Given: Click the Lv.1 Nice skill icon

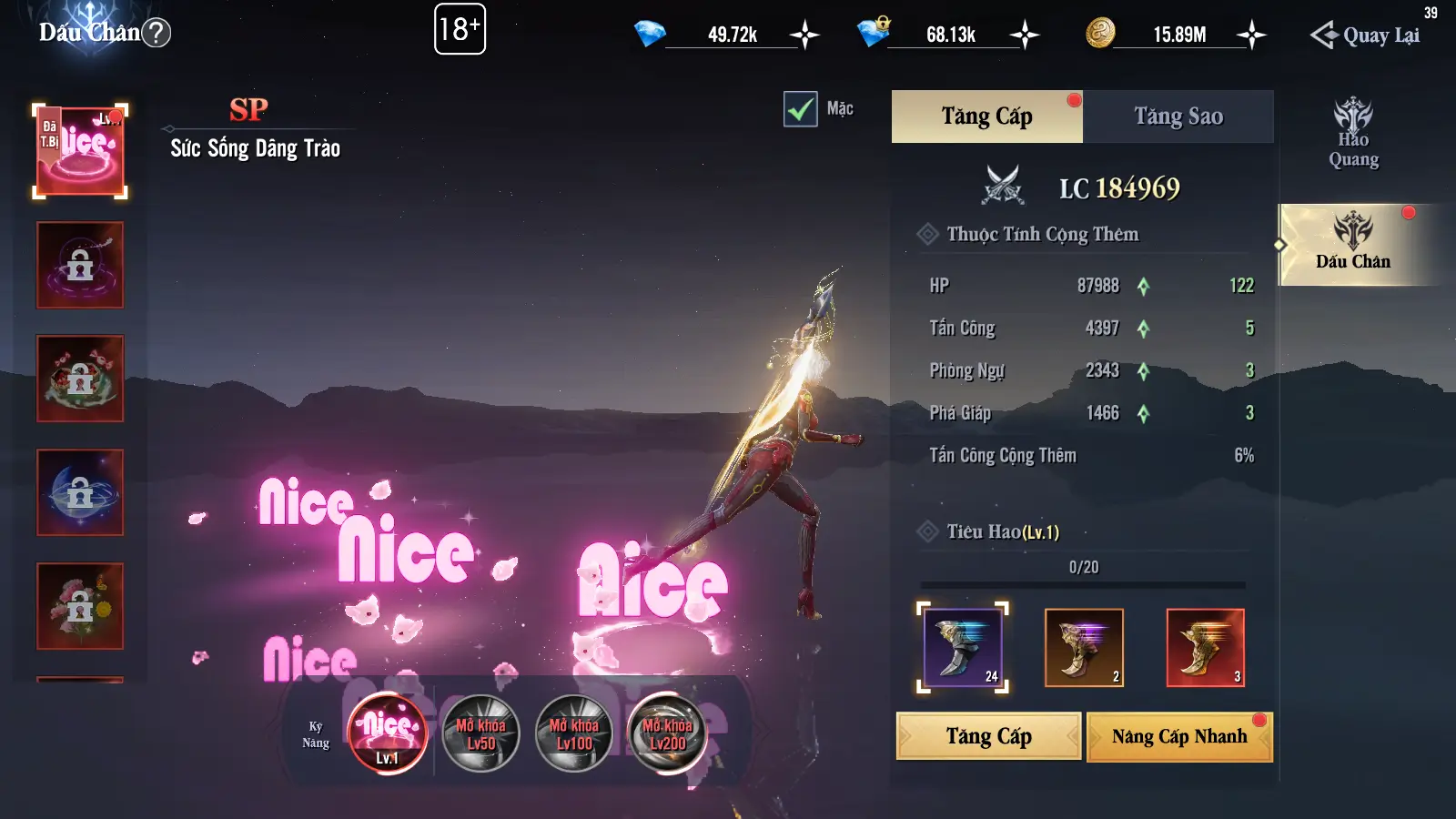Looking at the screenshot, I should [x=388, y=733].
